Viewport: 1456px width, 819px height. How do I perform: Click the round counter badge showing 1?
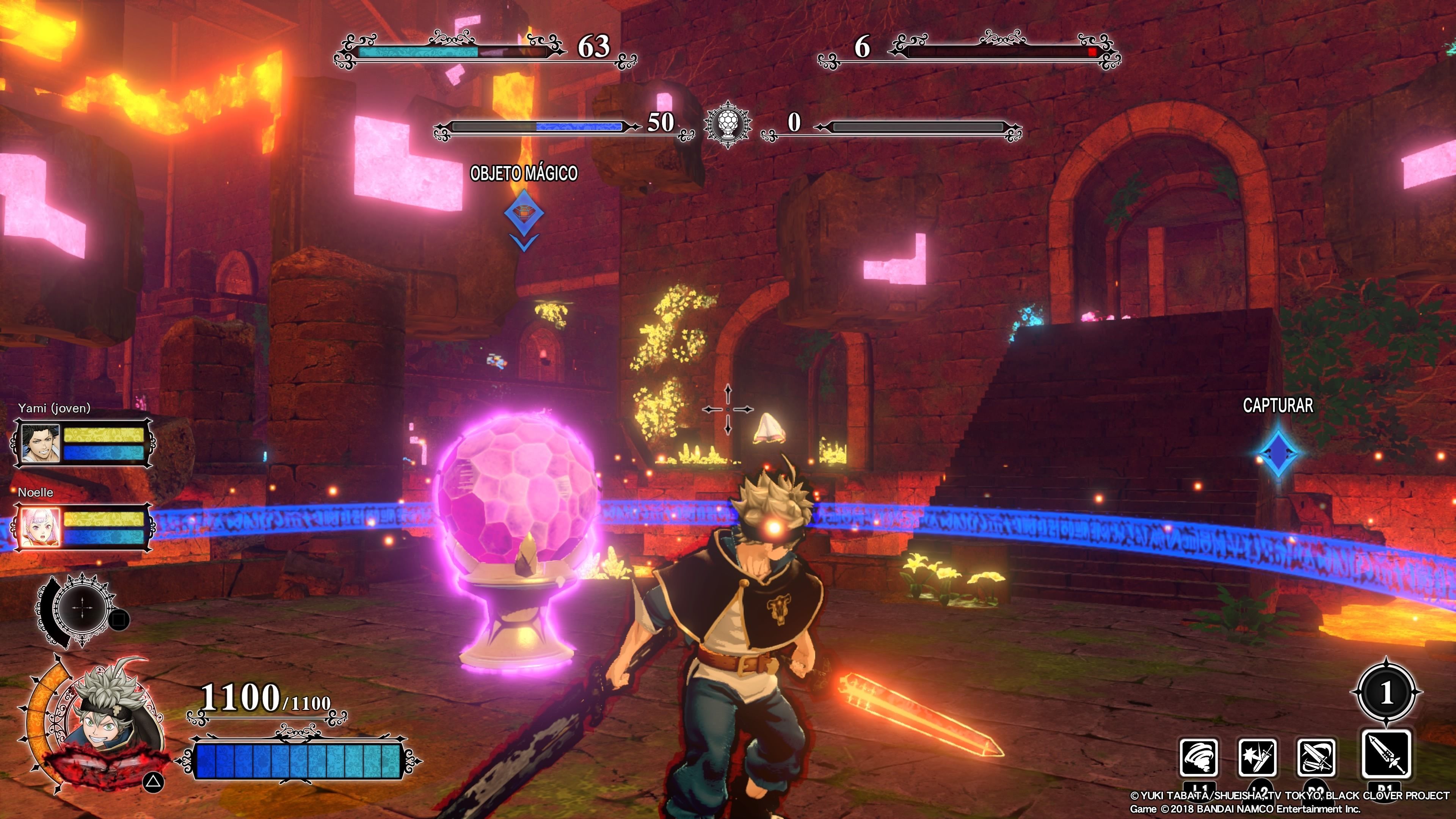point(1386,692)
